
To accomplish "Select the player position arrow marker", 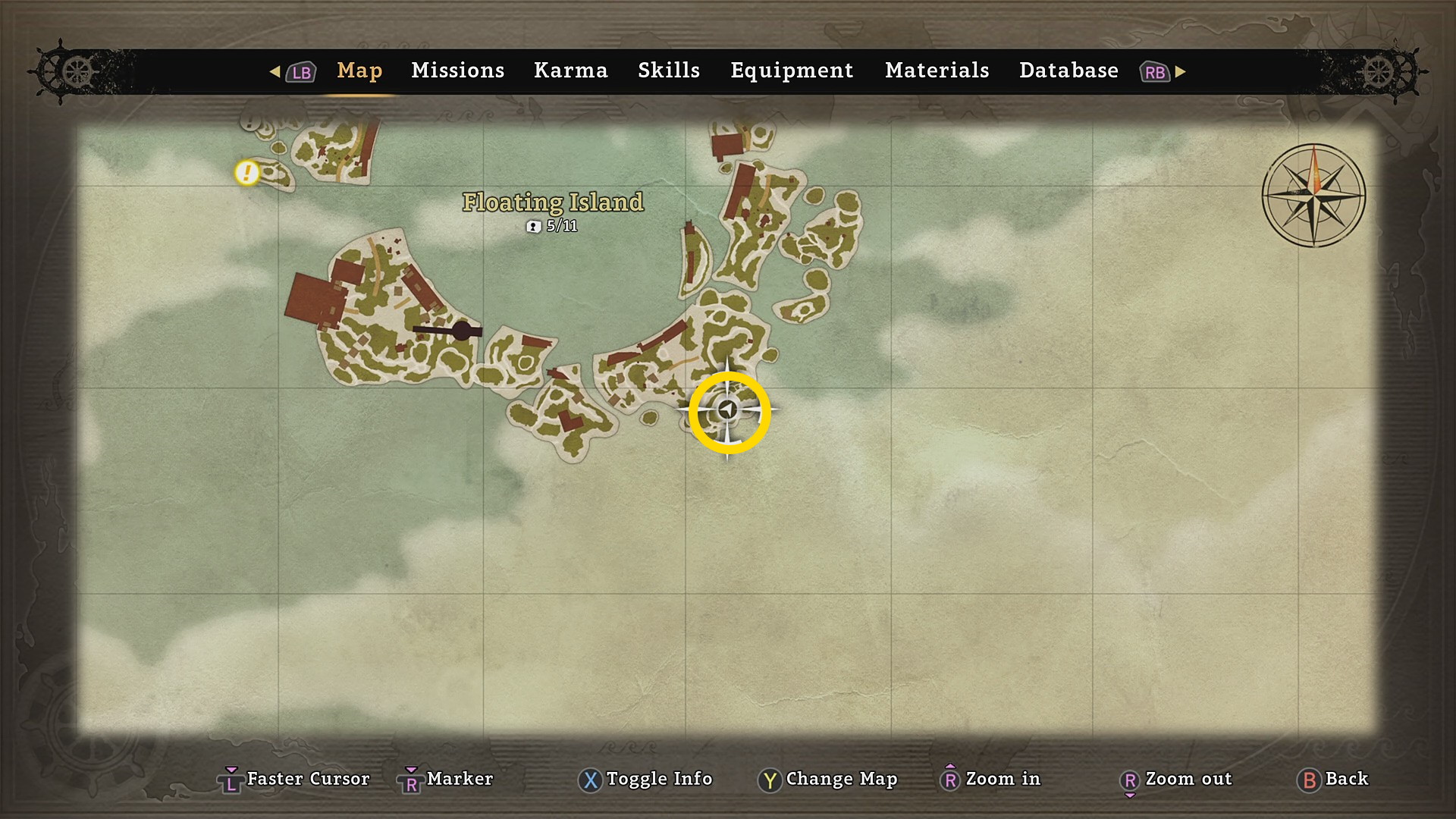I will (728, 410).
